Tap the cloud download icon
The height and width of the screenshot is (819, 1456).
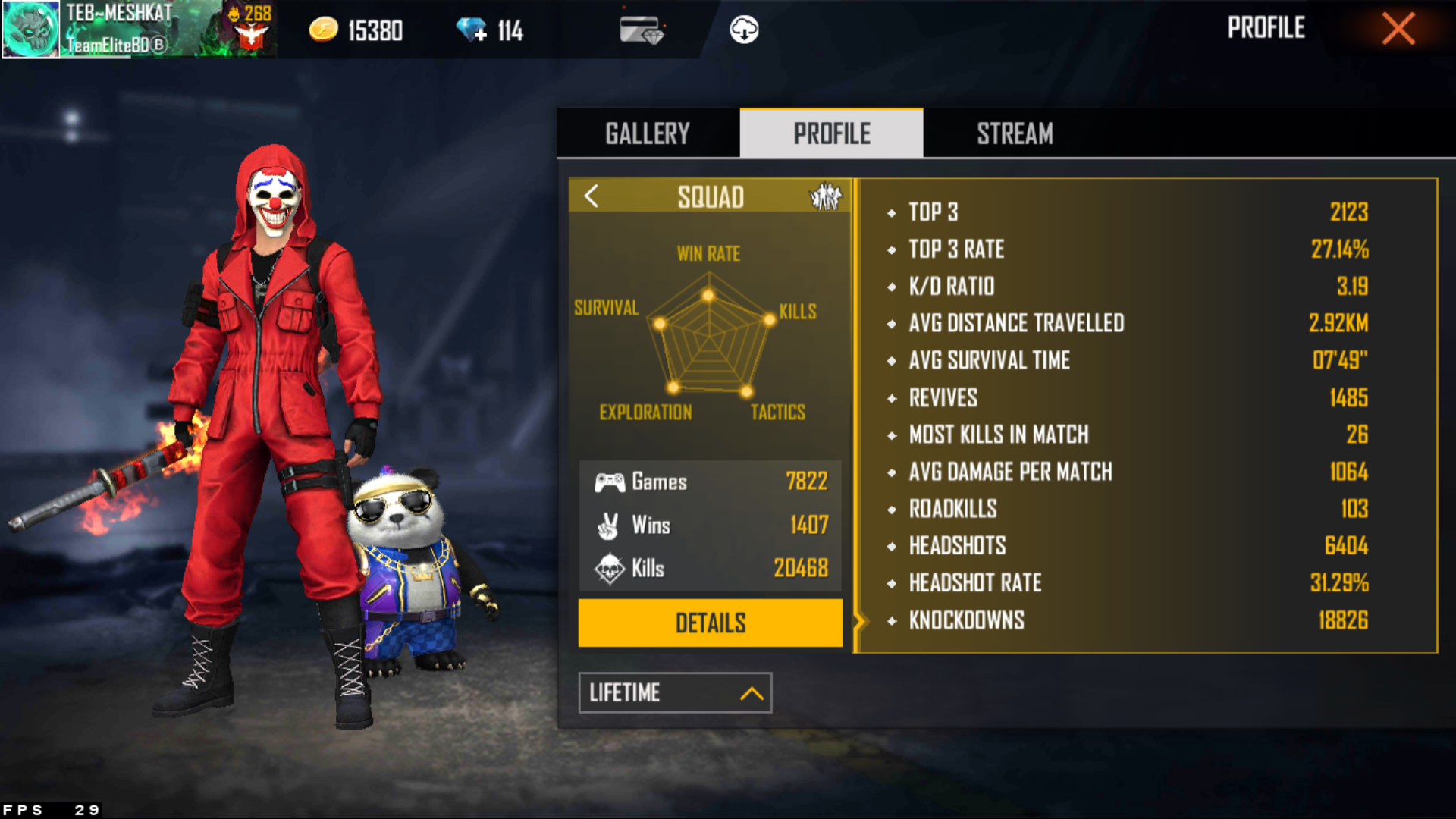point(744,30)
